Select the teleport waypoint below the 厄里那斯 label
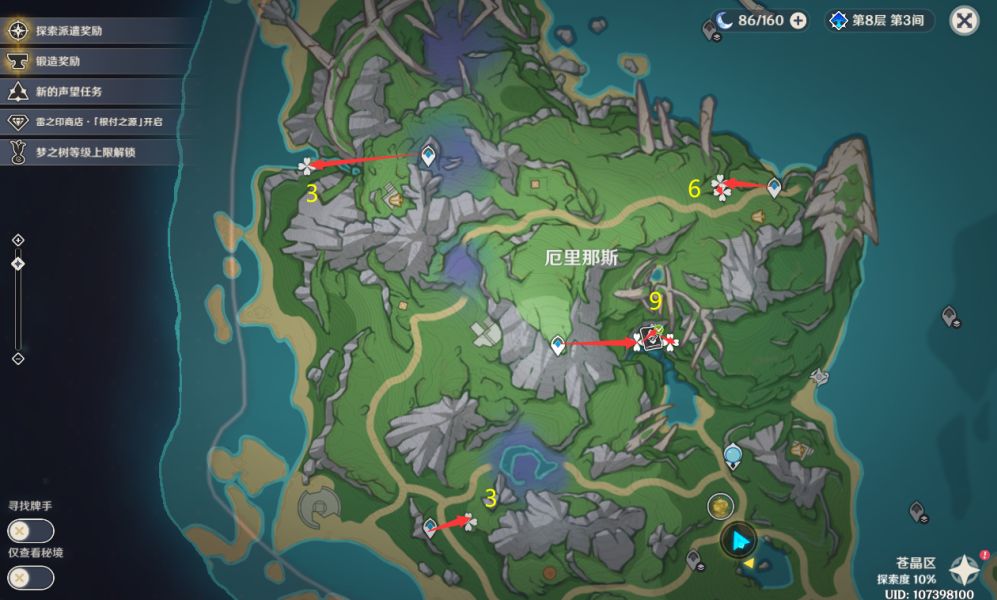The image size is (997, 600). tap(558, 345)
